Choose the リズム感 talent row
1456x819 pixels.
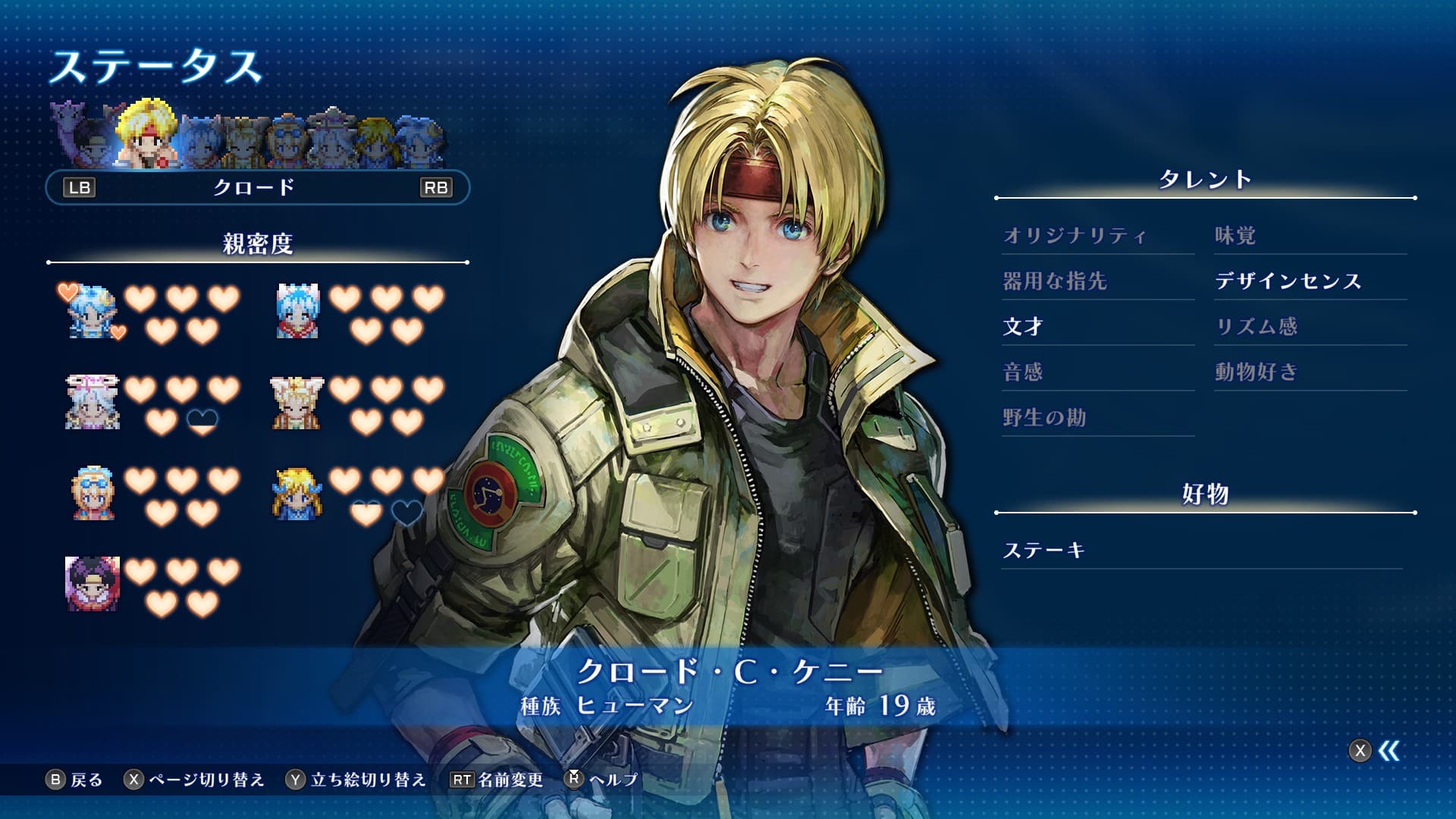click(1257, 327)
